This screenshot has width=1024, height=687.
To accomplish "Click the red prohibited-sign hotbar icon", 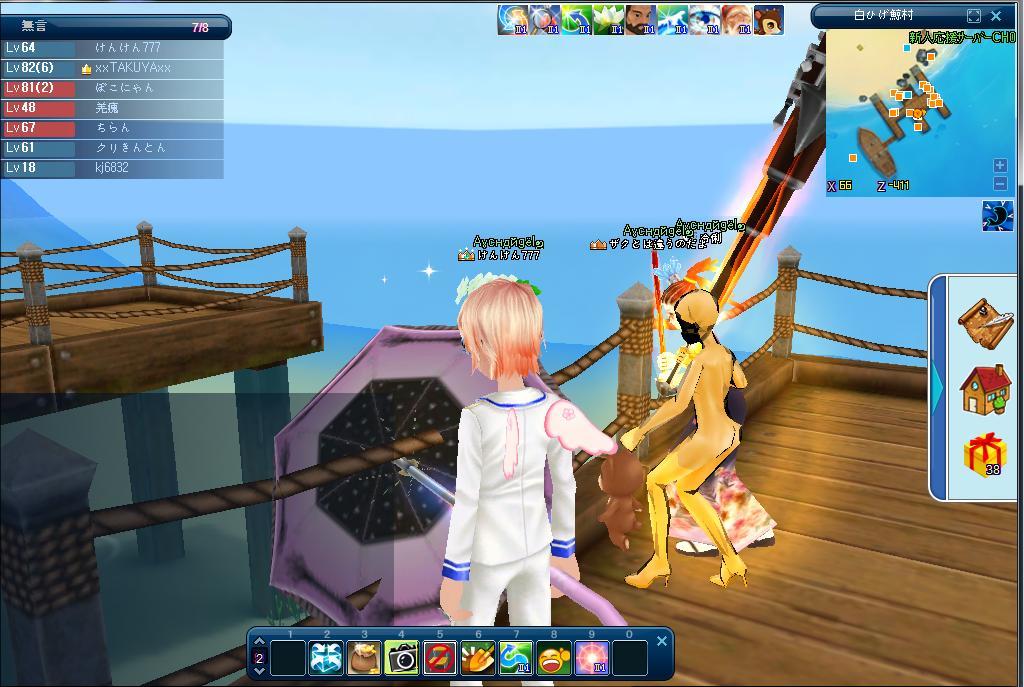I will (440, 657).
